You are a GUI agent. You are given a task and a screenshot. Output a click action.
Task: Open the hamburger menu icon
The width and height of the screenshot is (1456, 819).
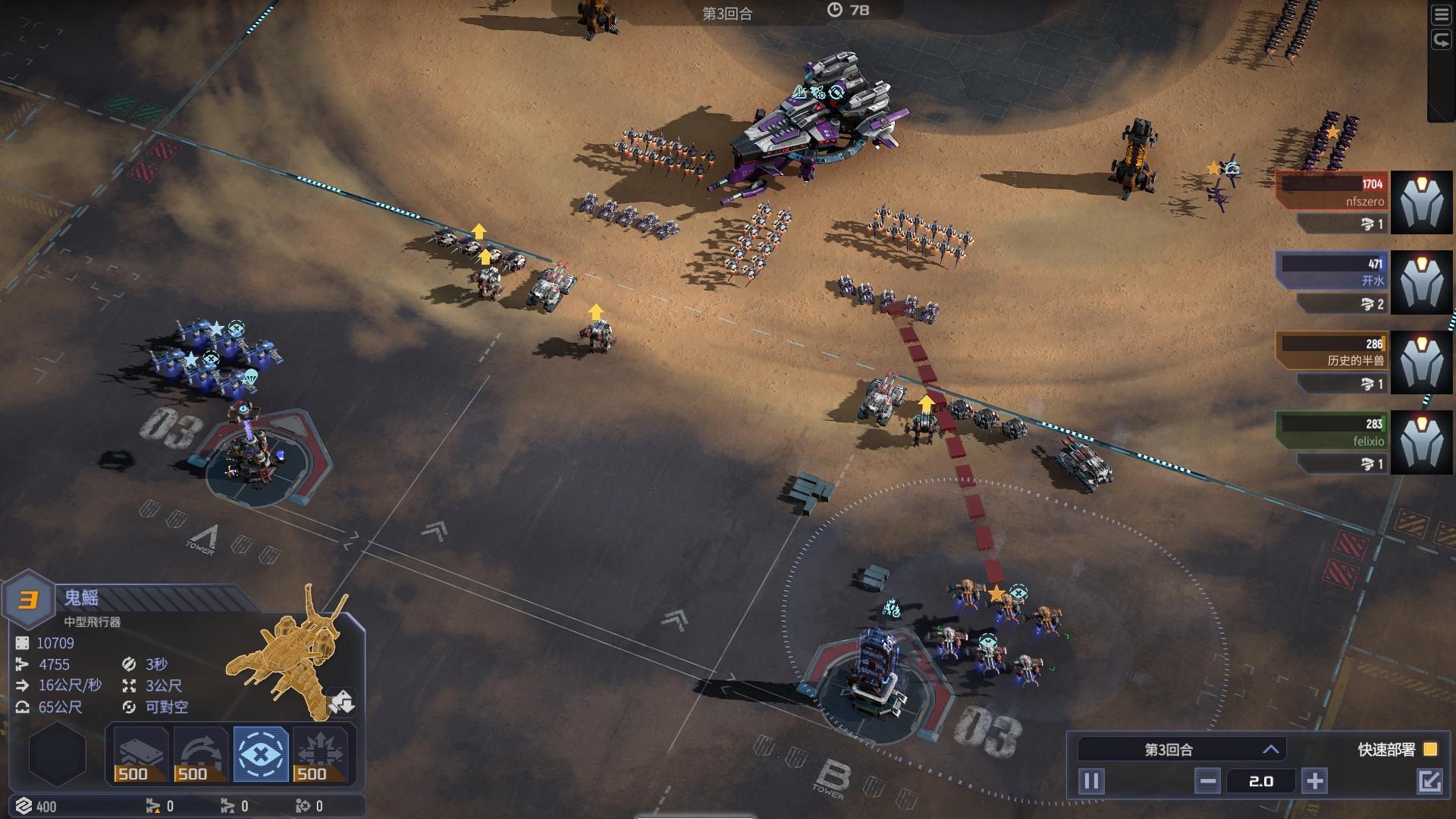pyautogui.click(x=1441, y=17)
